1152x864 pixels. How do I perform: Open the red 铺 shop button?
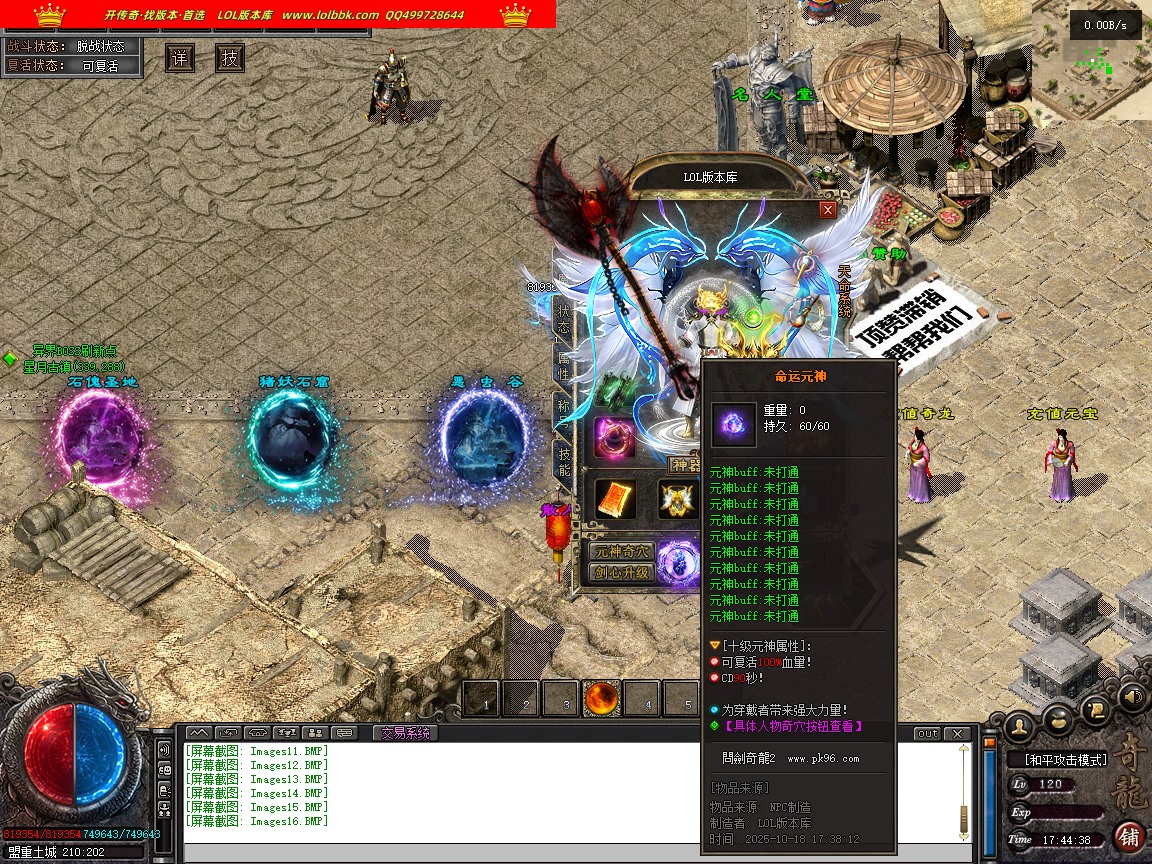pos(1129,836)
